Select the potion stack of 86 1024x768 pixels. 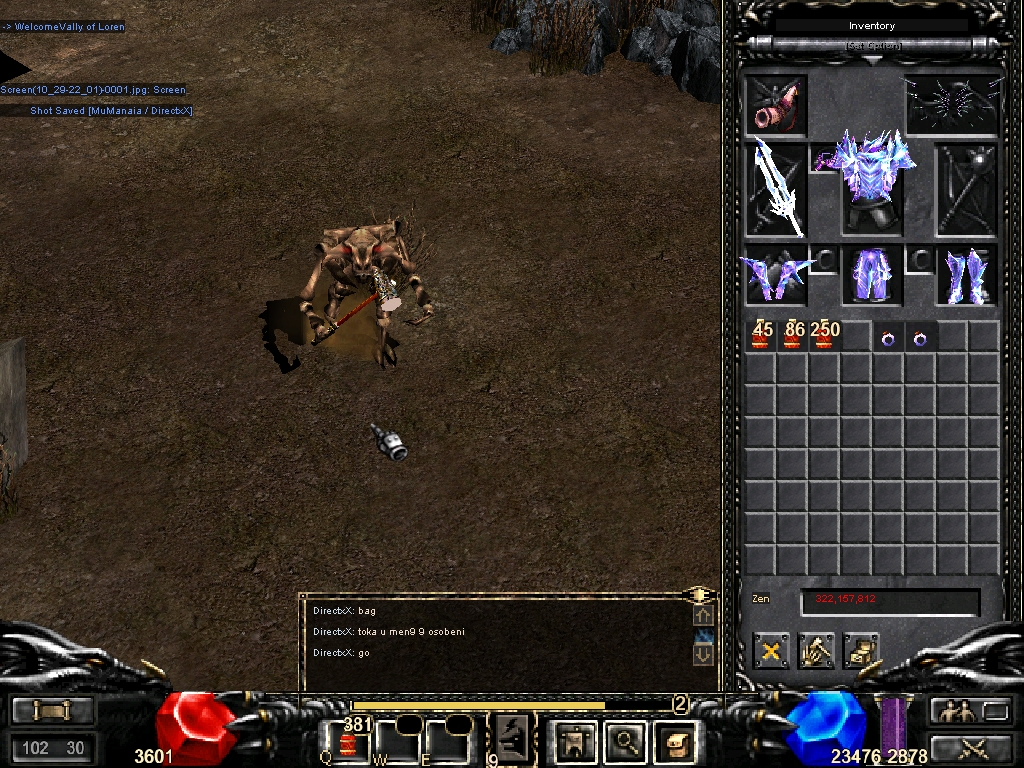(x=794, y=336)
